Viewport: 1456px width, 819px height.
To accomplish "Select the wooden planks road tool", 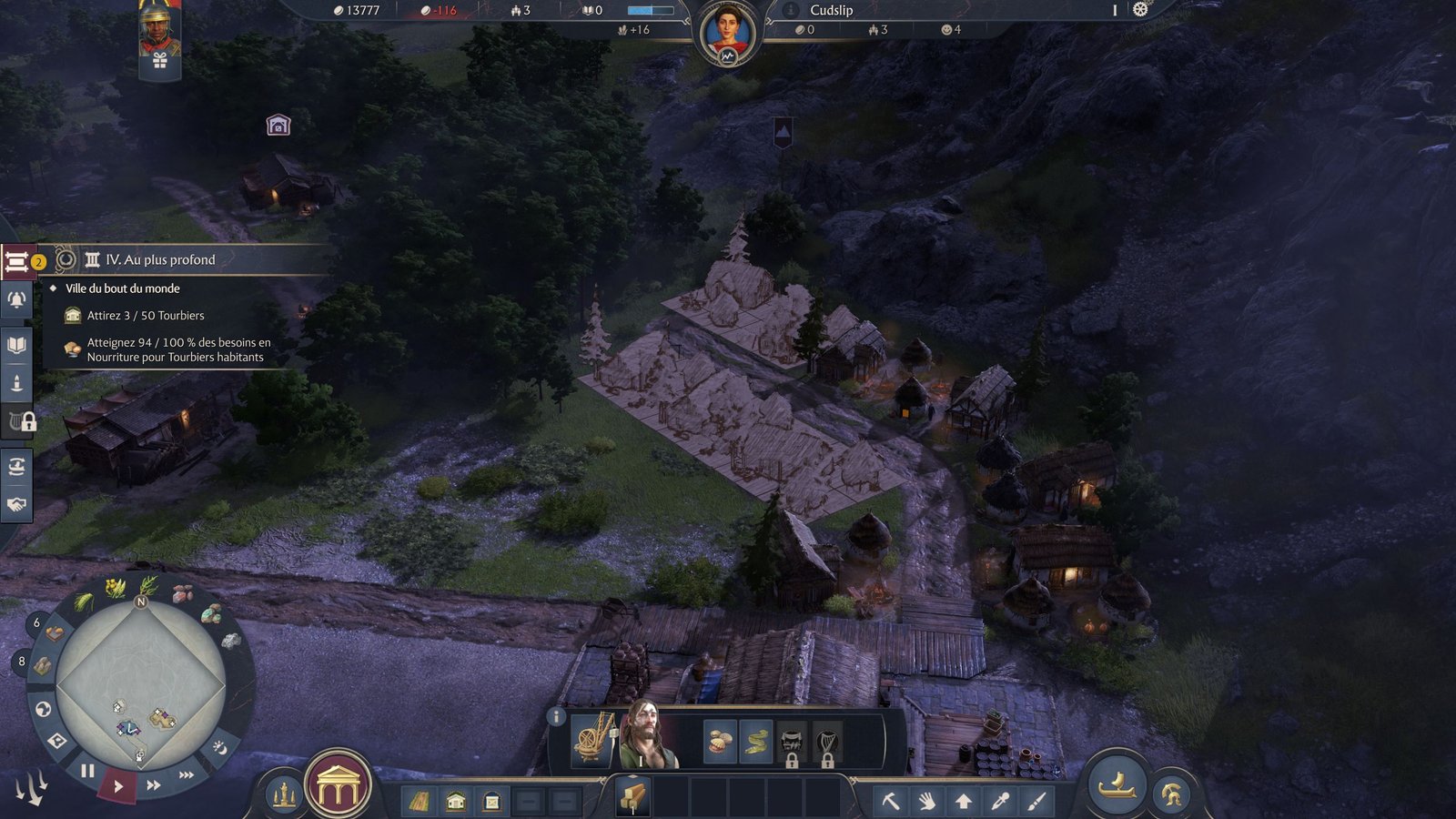I will point(420,802).
